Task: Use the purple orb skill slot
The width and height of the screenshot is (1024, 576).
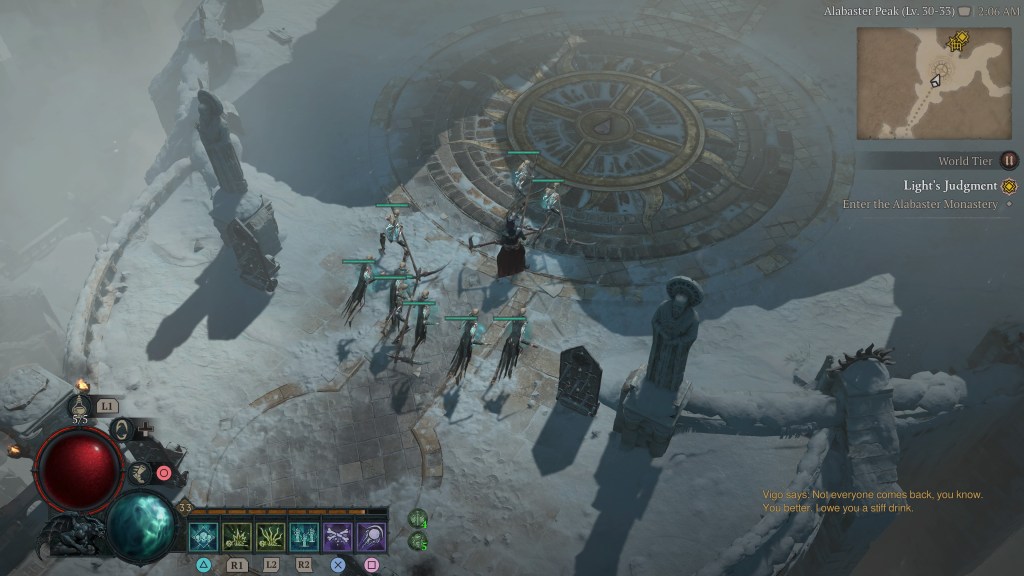Action: tap(372, 537)
